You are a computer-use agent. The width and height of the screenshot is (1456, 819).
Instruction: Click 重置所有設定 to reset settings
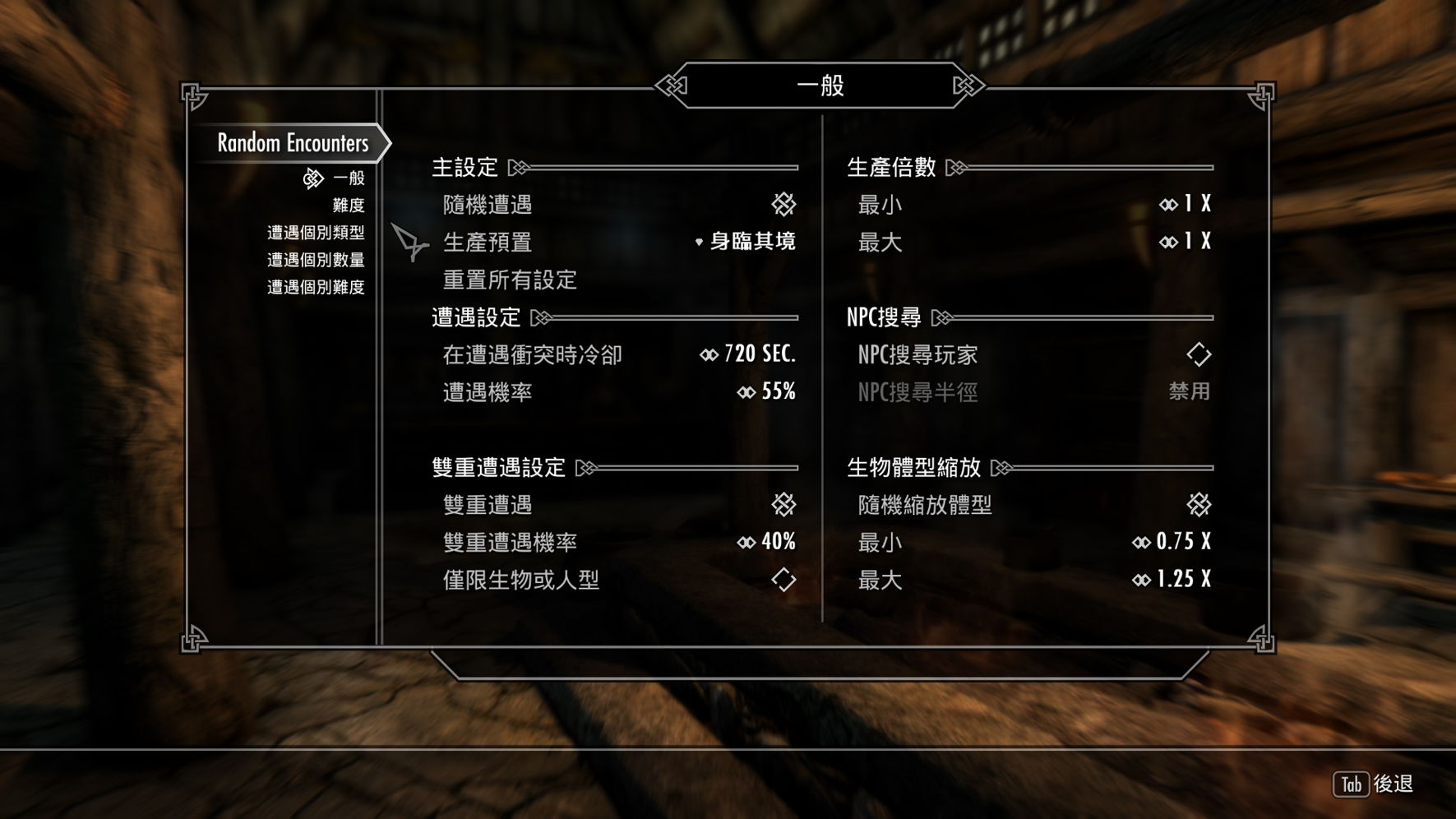pyautogui.click(x=508, y=280)
